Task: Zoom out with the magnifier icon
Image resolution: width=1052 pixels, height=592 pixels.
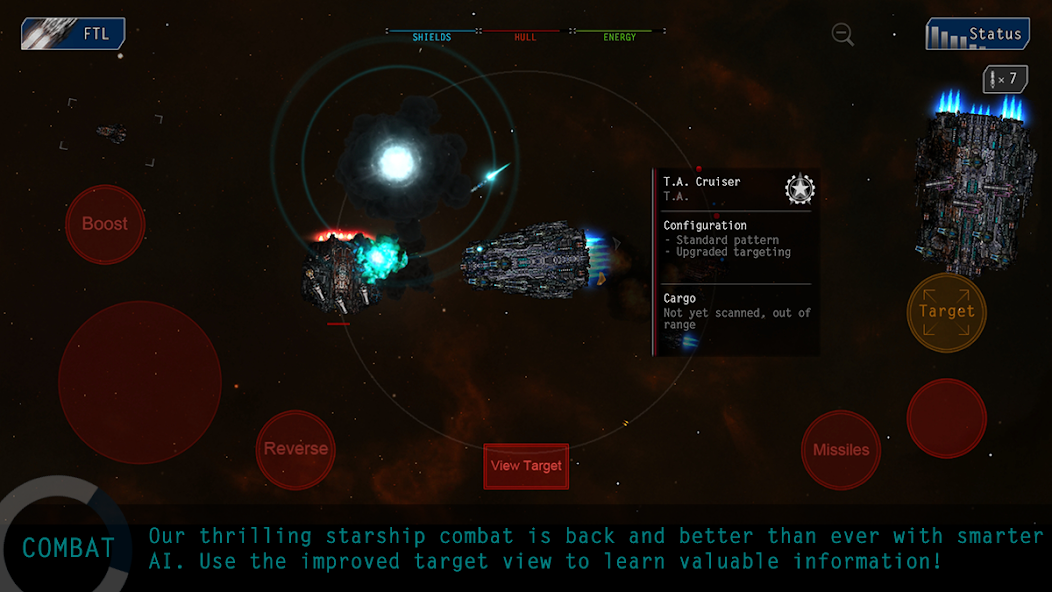Action: tap(843, 35)
